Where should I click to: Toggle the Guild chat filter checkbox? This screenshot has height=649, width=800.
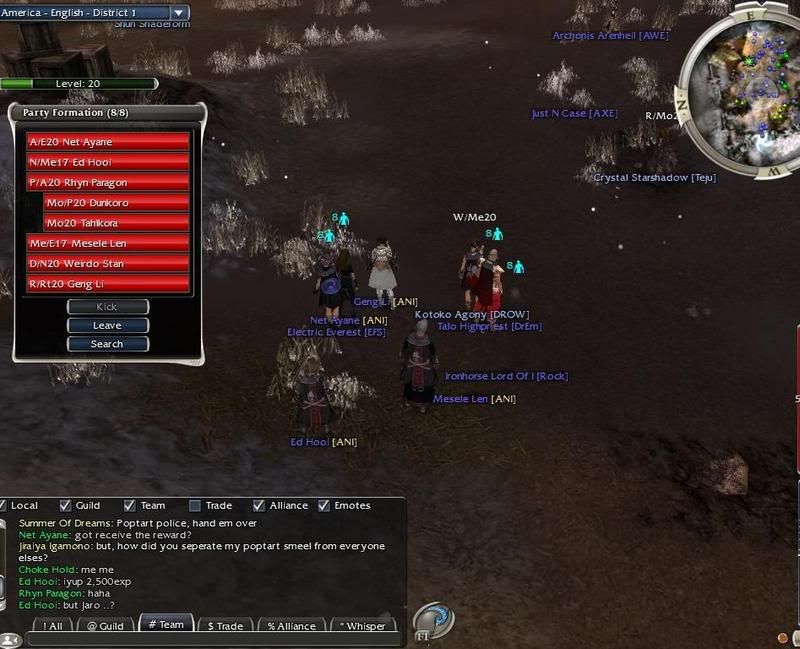click(x=66, y=506)
